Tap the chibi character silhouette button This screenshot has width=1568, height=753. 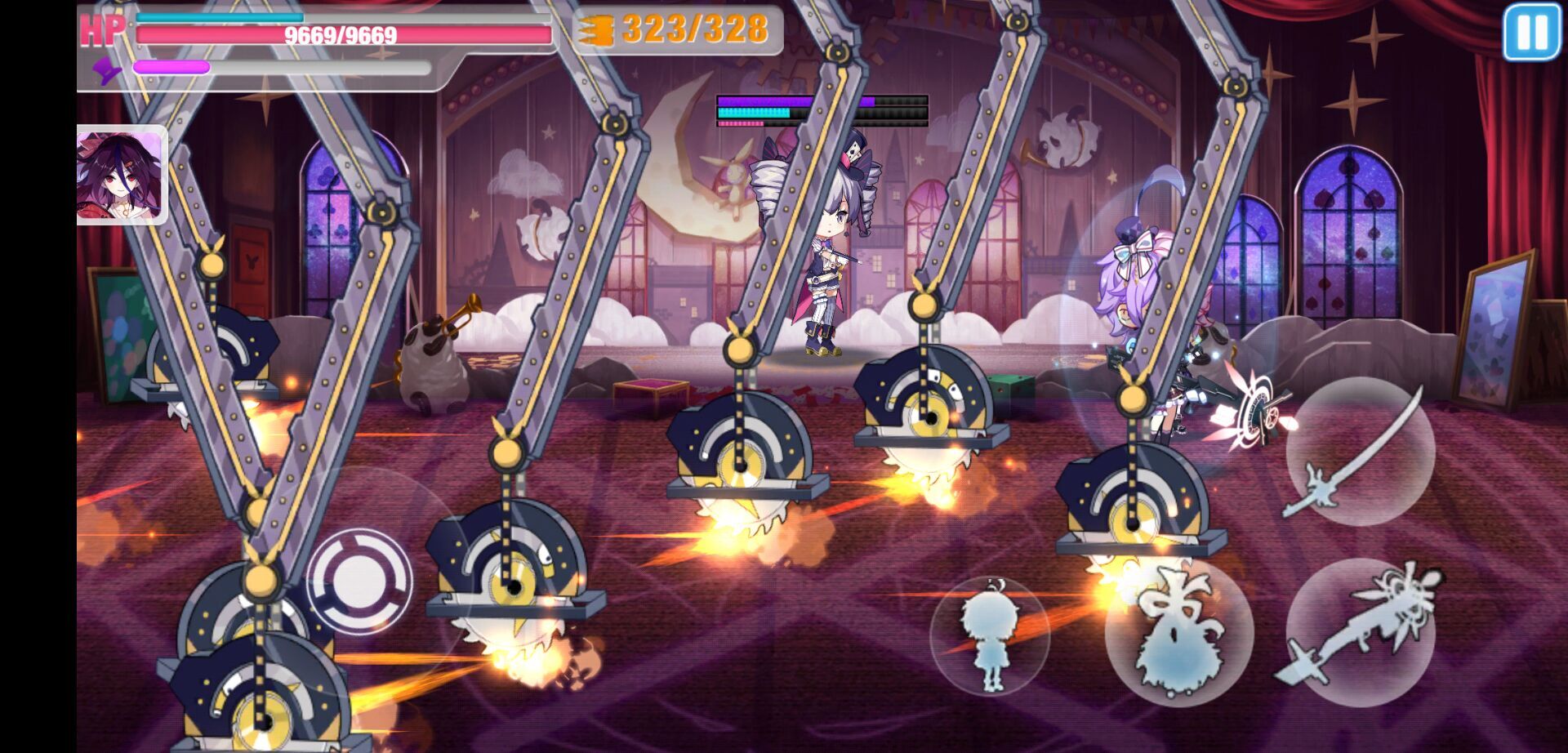pos(990,637)
